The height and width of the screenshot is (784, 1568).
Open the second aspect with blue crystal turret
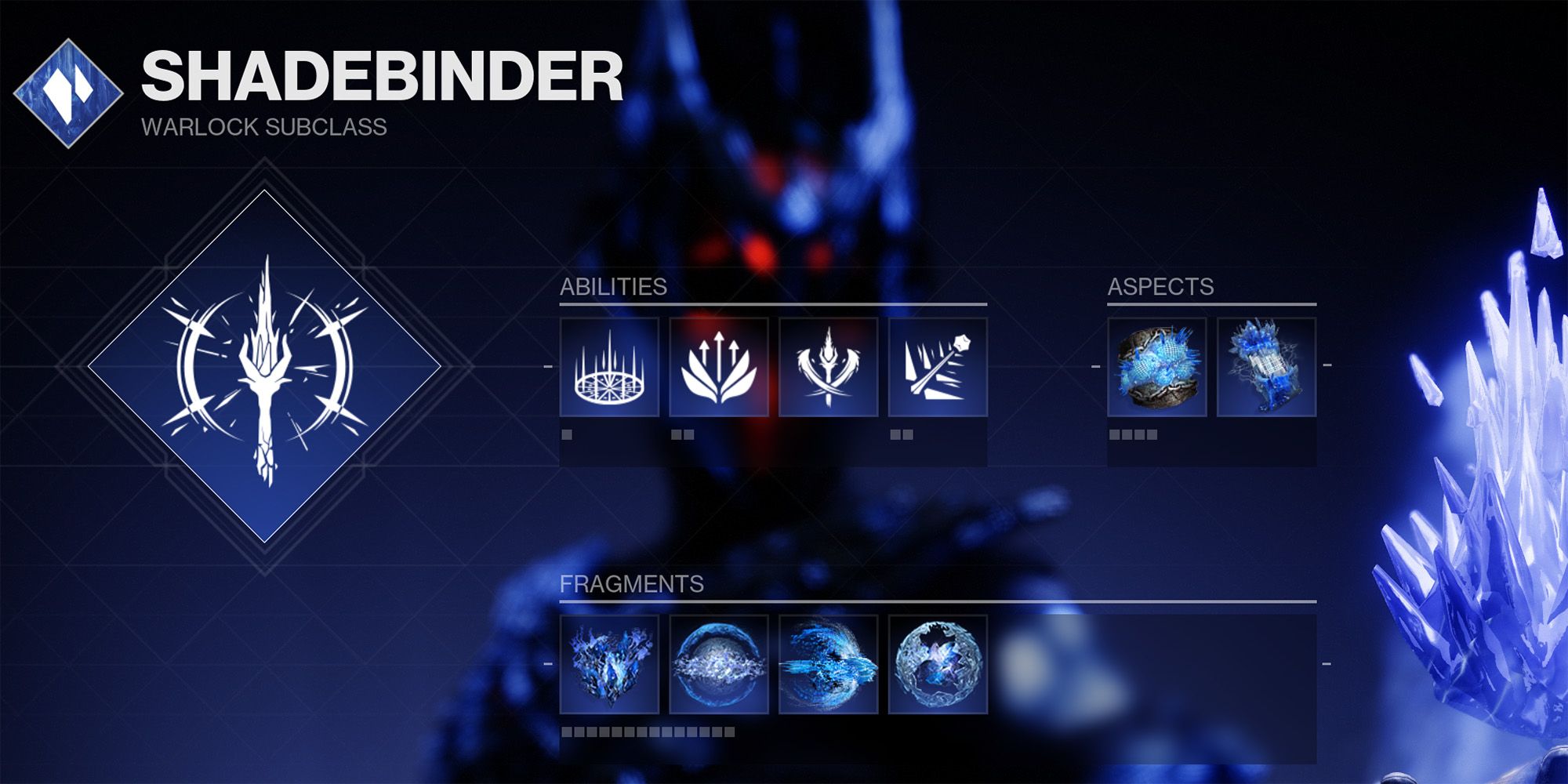point(1266,367)
